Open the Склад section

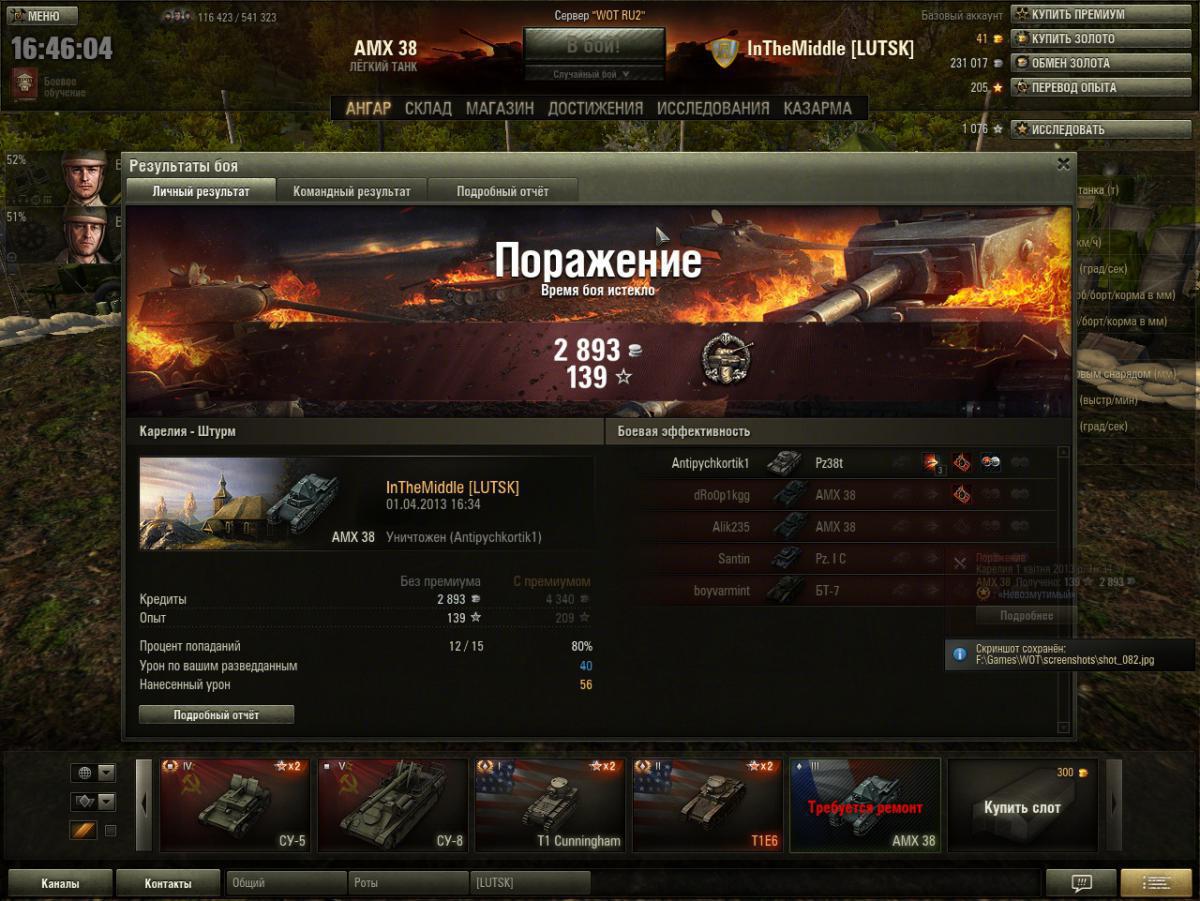pyautogui.click(x=428, y=108)
